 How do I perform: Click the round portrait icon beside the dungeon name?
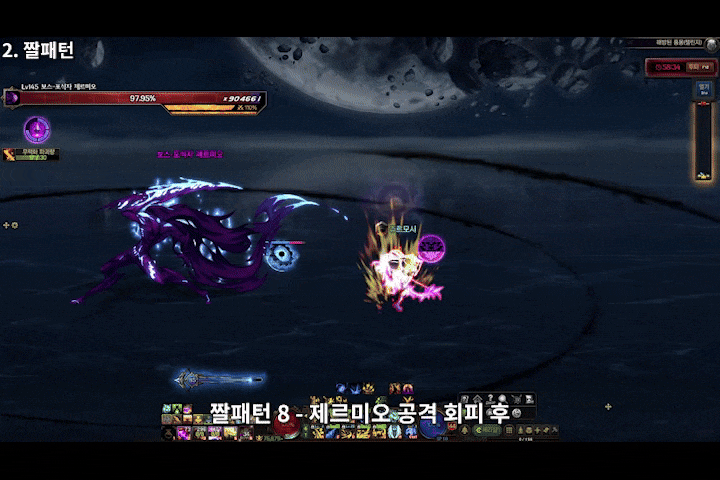(710, 43)
